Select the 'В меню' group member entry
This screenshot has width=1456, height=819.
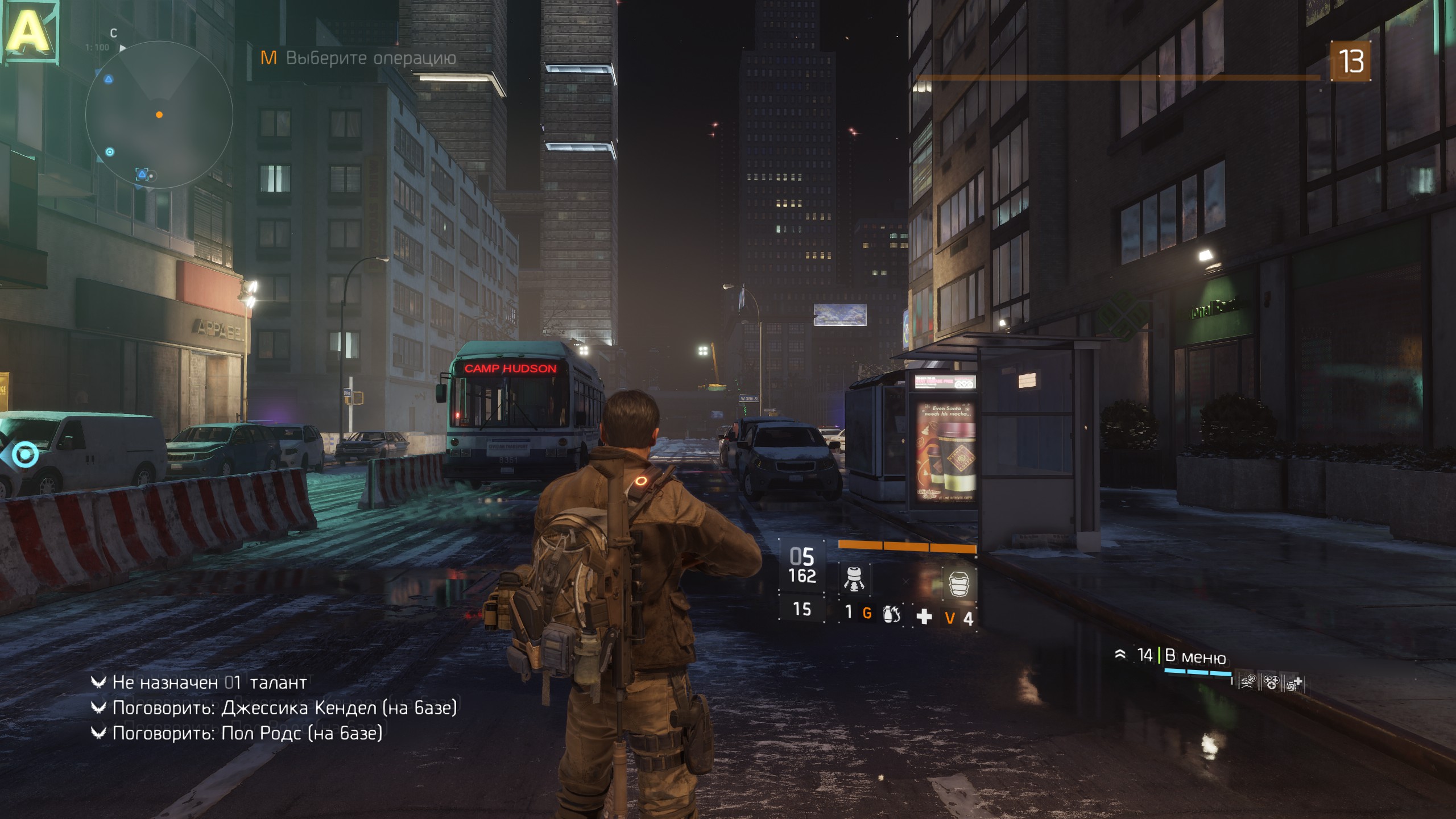tap(1194, 656)
